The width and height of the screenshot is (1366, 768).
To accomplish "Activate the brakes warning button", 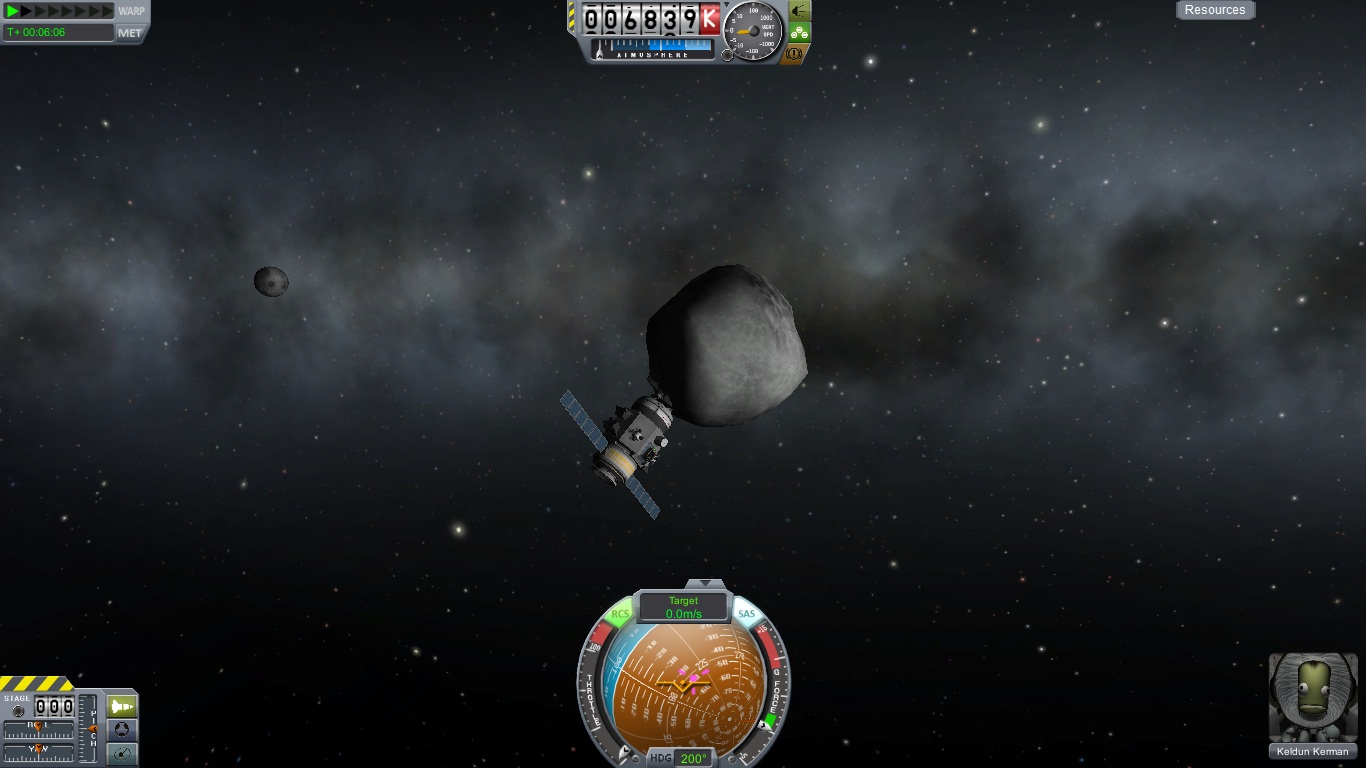I will pyautogui.click(x=794, y=54).
